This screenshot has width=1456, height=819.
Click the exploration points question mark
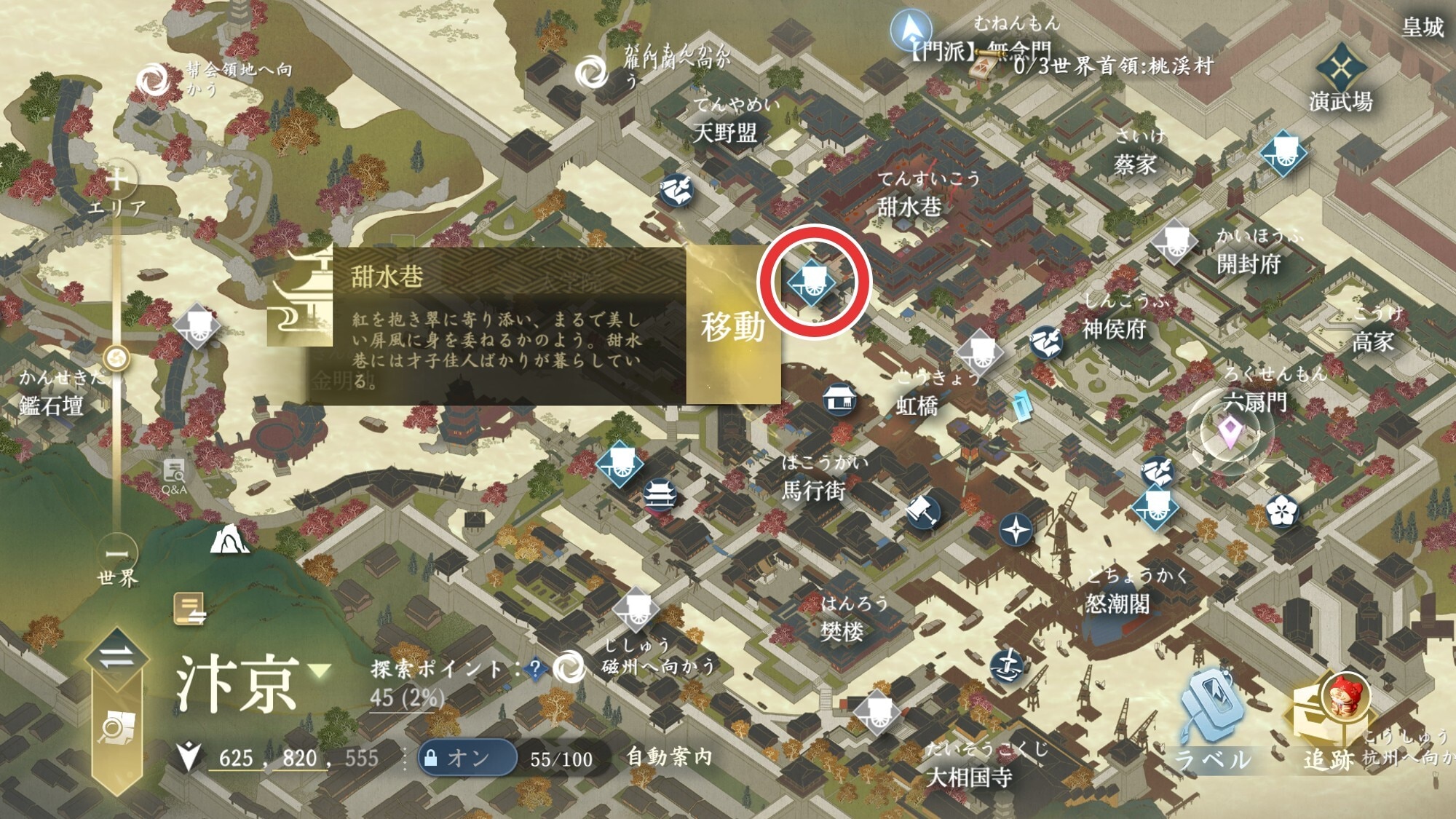click(535, 669)
